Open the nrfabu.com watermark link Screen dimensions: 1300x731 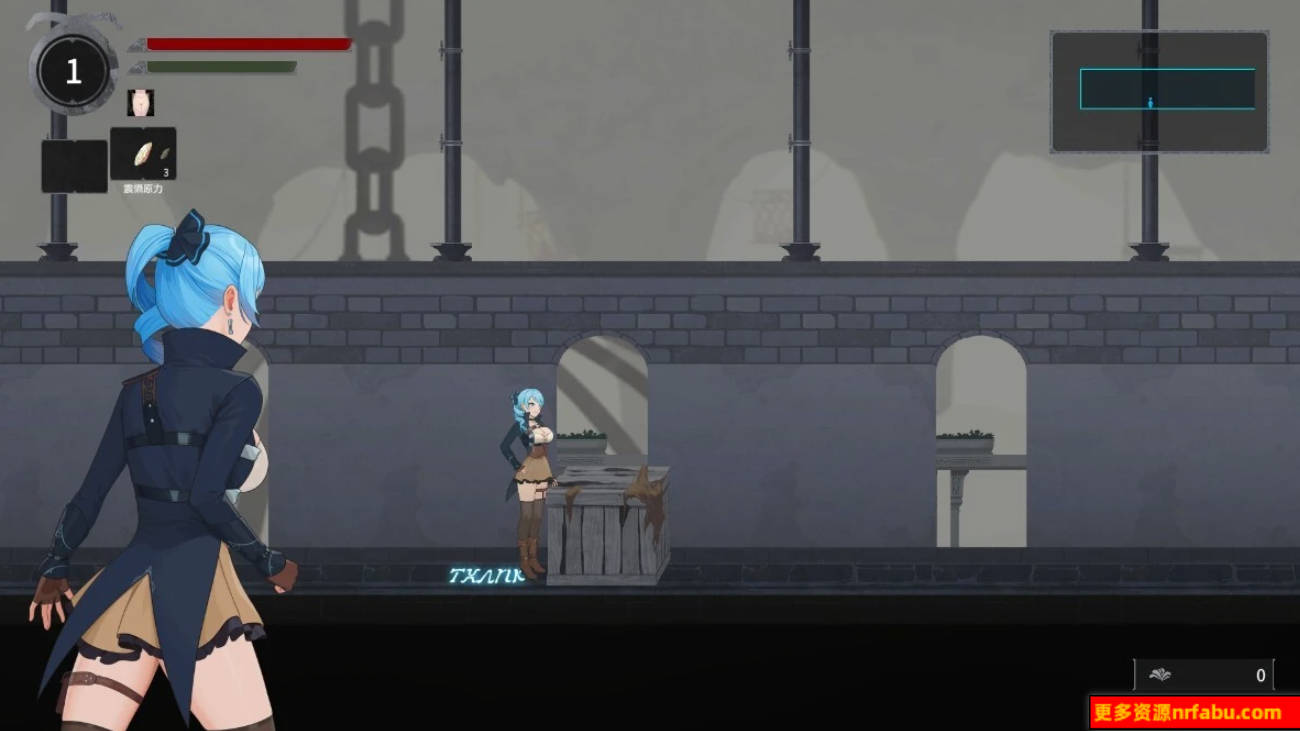1190,712
